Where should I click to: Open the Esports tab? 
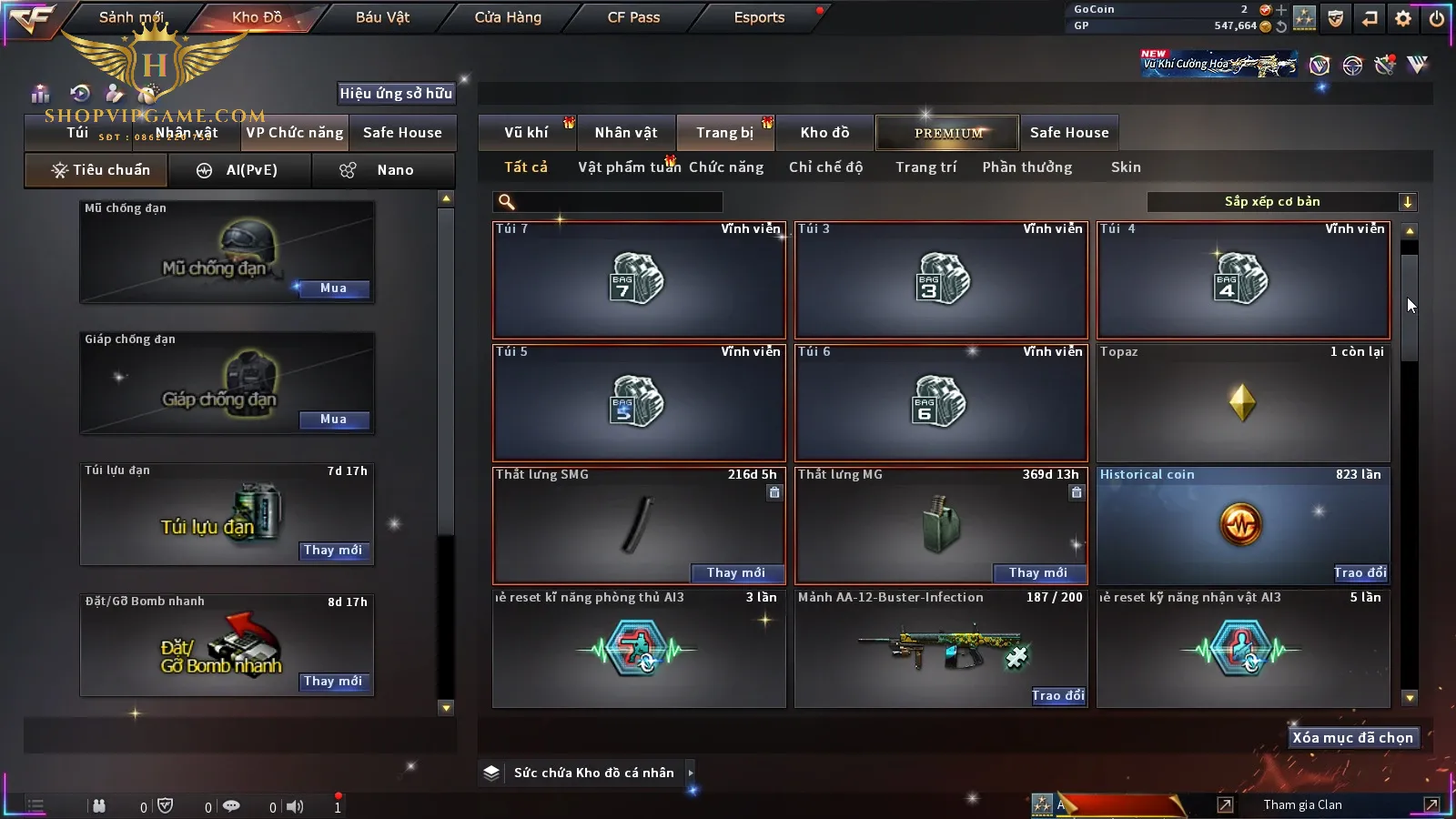(759, 17)
